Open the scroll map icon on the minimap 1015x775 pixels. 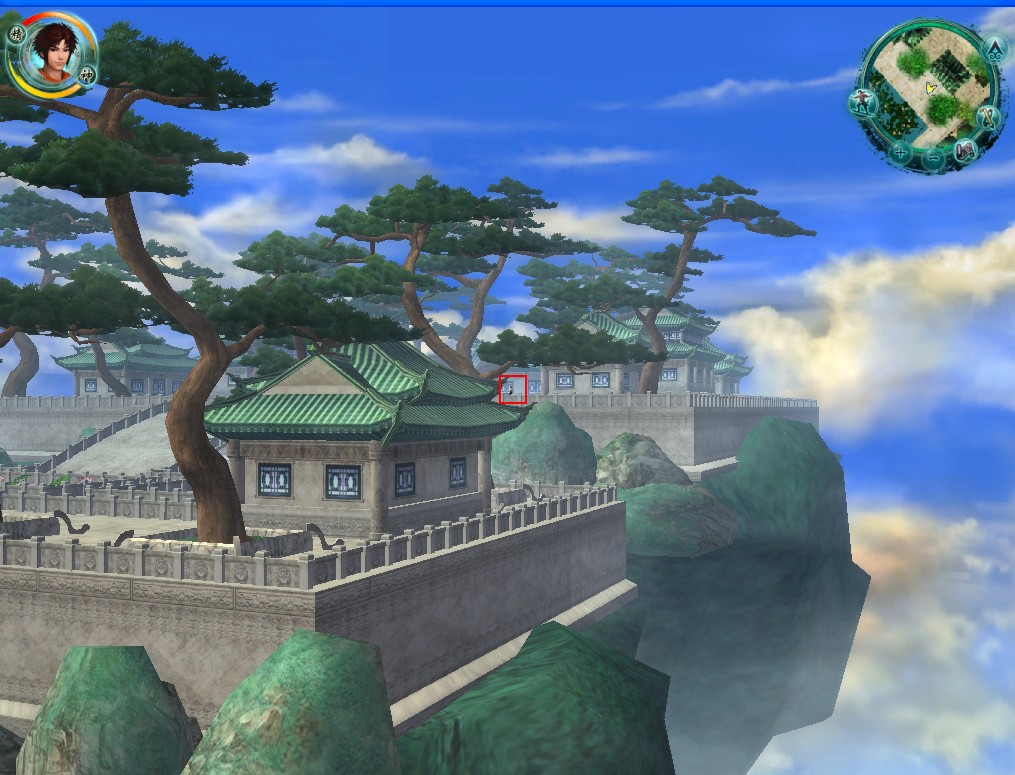coord(965,150)
